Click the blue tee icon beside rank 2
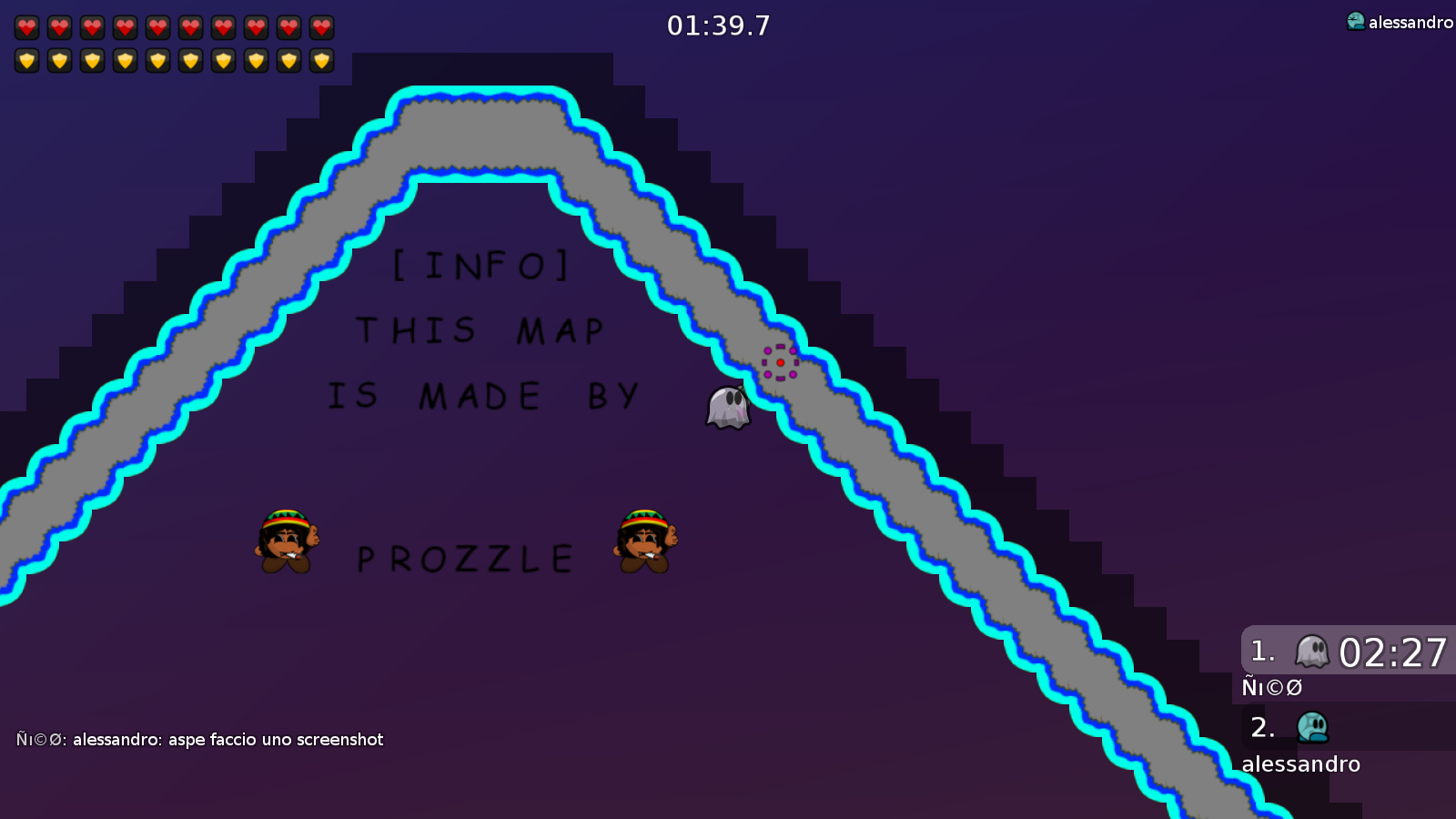 (x=1310, y=728)
